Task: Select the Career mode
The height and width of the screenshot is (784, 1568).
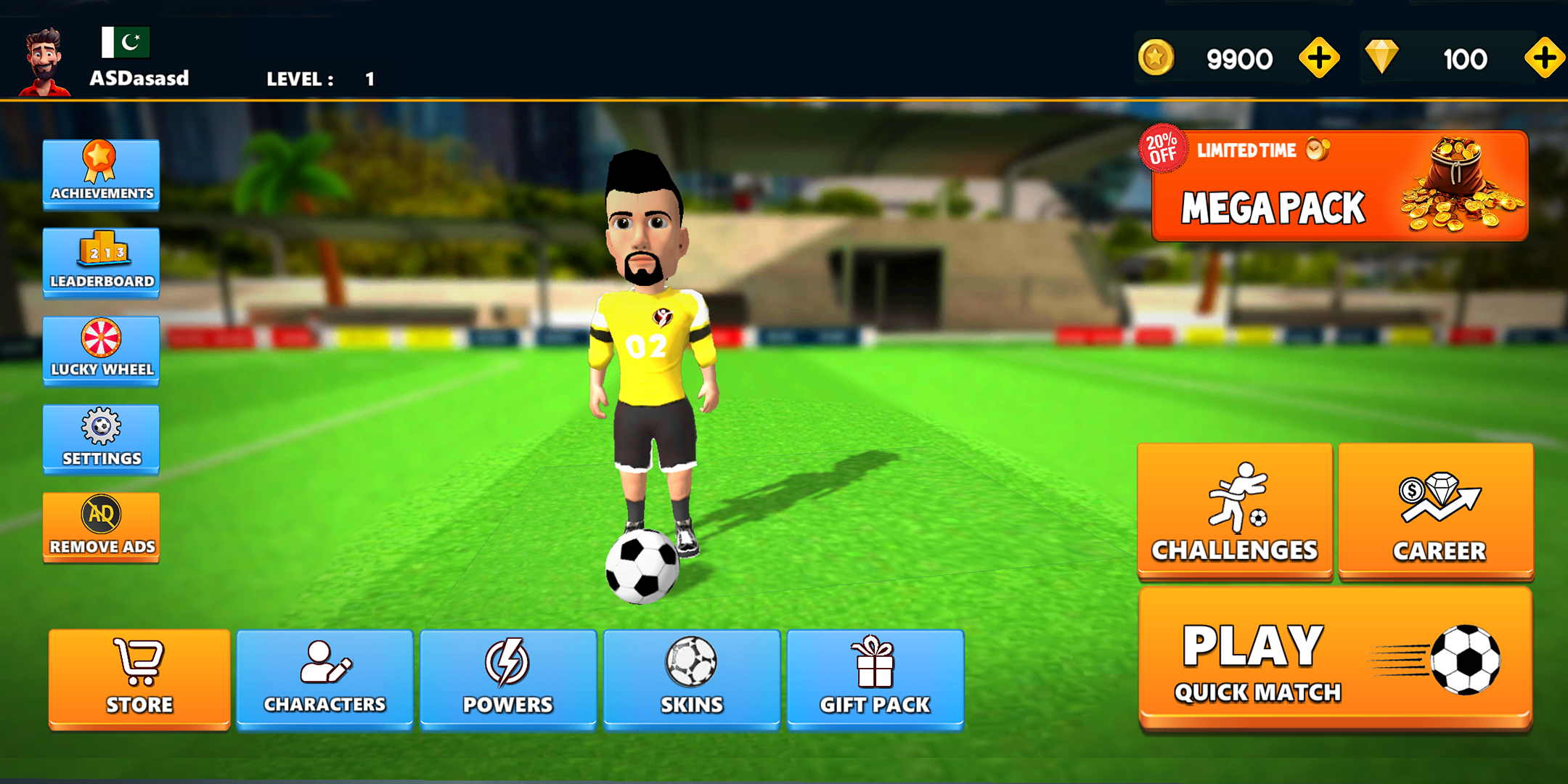Action: (1436, 510)
